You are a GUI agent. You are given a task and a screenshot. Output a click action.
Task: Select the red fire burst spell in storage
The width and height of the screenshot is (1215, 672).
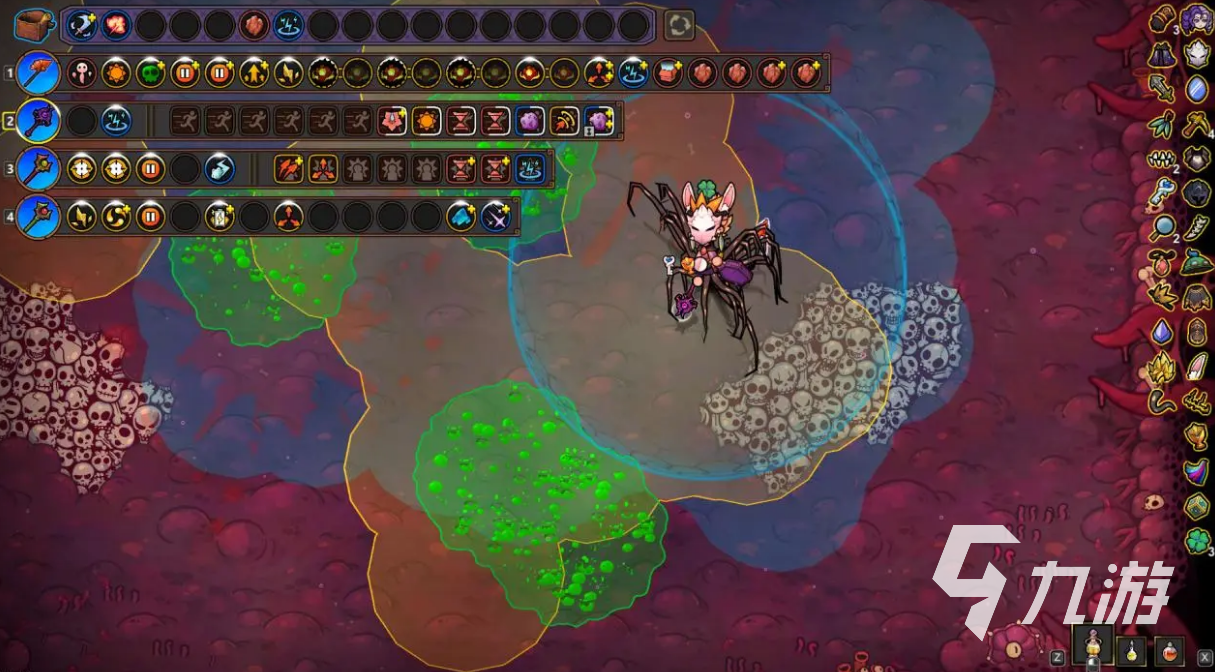[x=116, y=25]
